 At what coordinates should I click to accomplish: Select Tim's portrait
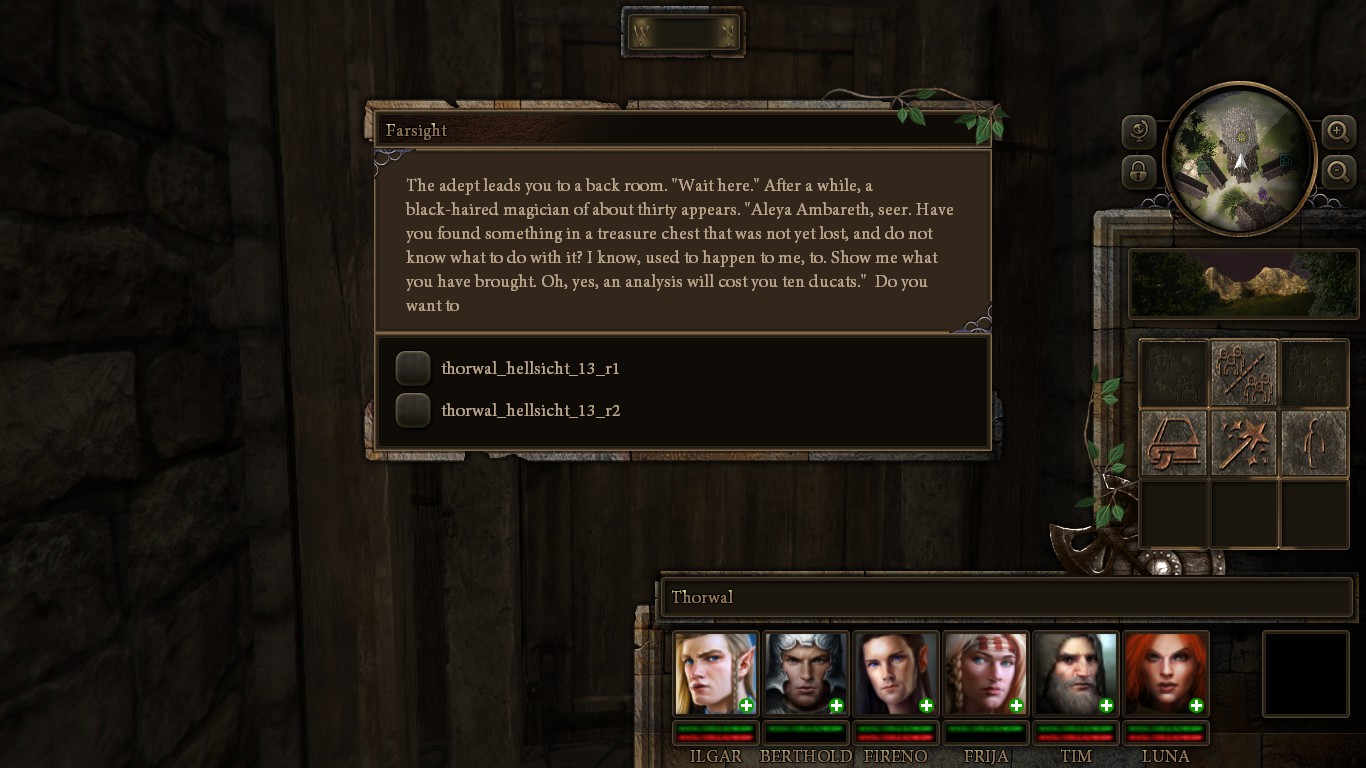coord(1075,673)
